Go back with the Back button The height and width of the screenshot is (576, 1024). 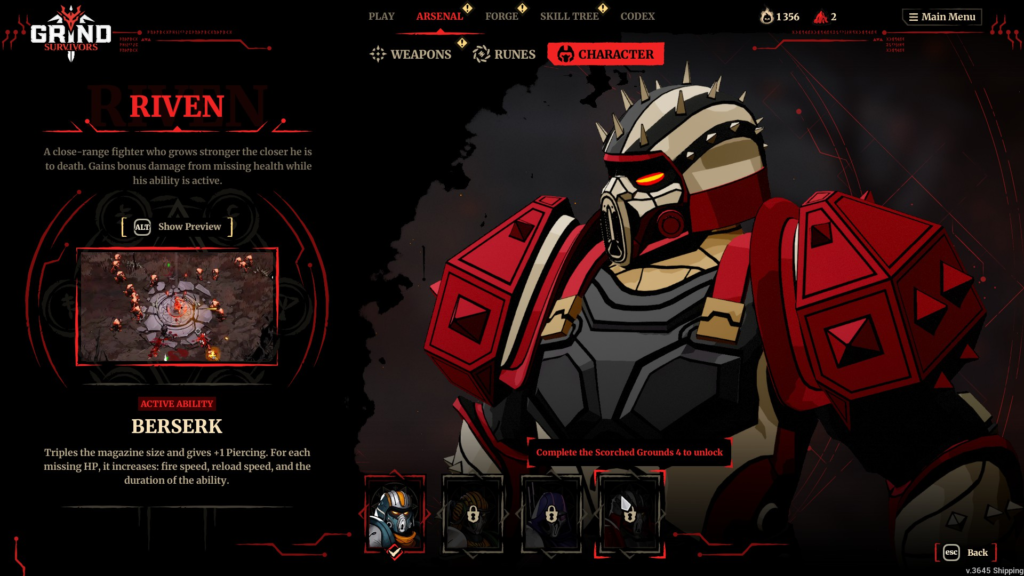pyautogui.click(x=966, y=552)
